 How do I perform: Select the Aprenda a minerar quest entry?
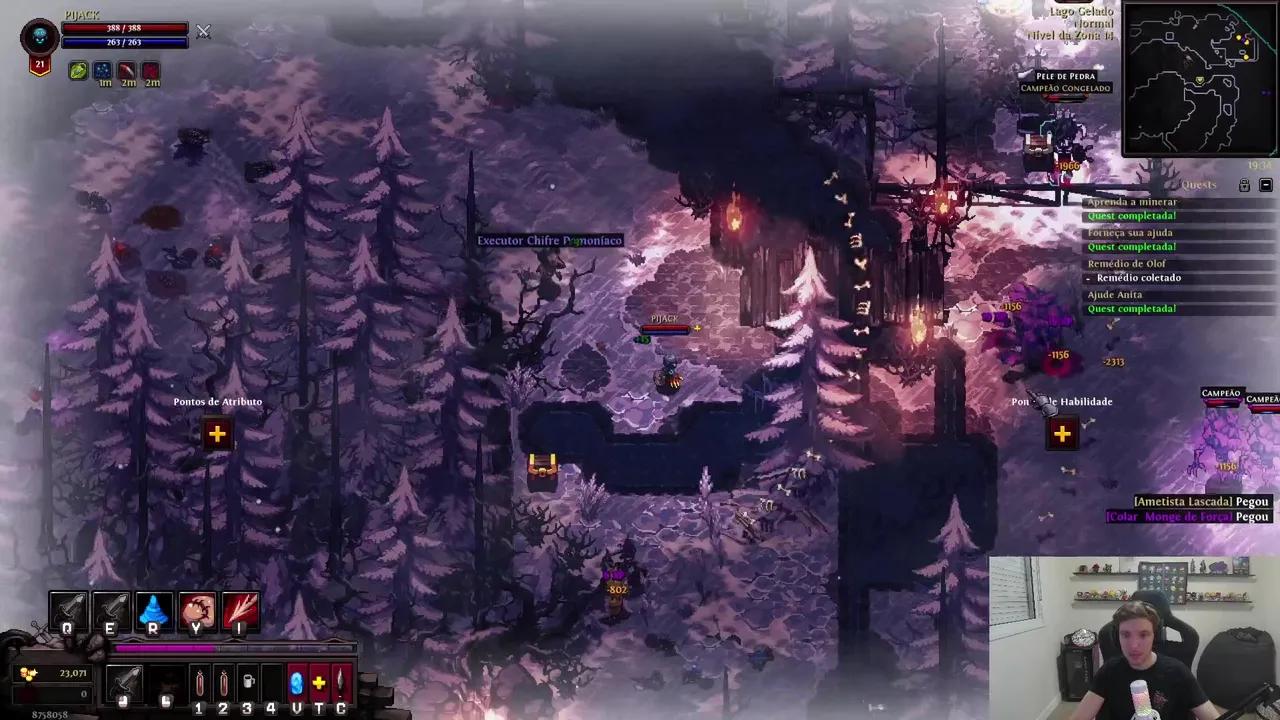point(1131,202)
